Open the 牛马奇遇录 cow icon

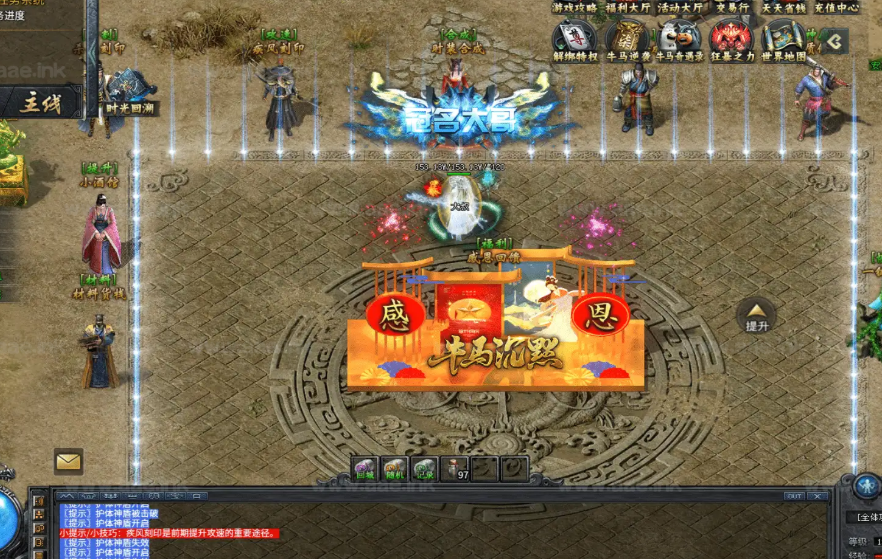coord(679,39)
